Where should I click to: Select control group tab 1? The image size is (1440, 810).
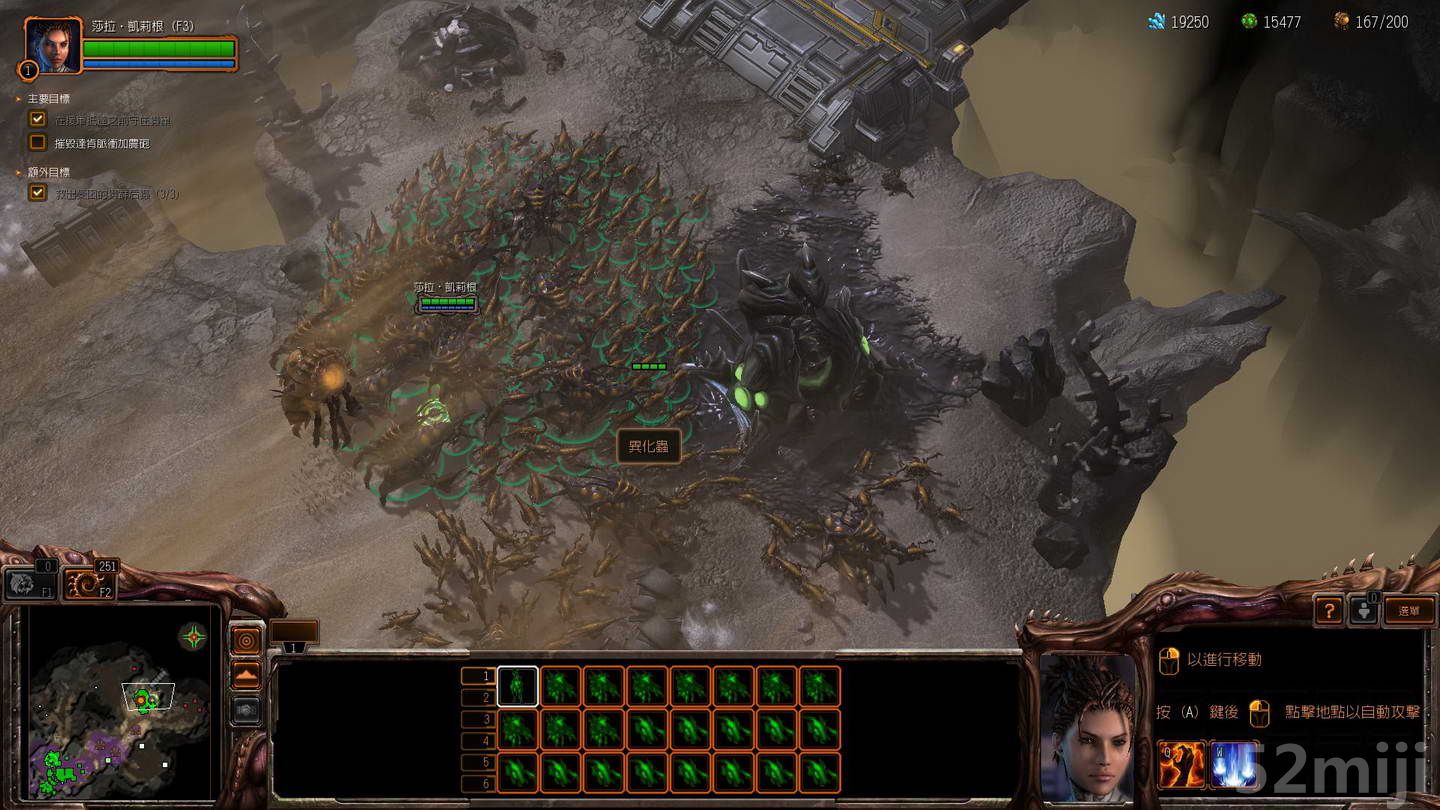click(478, 676)
